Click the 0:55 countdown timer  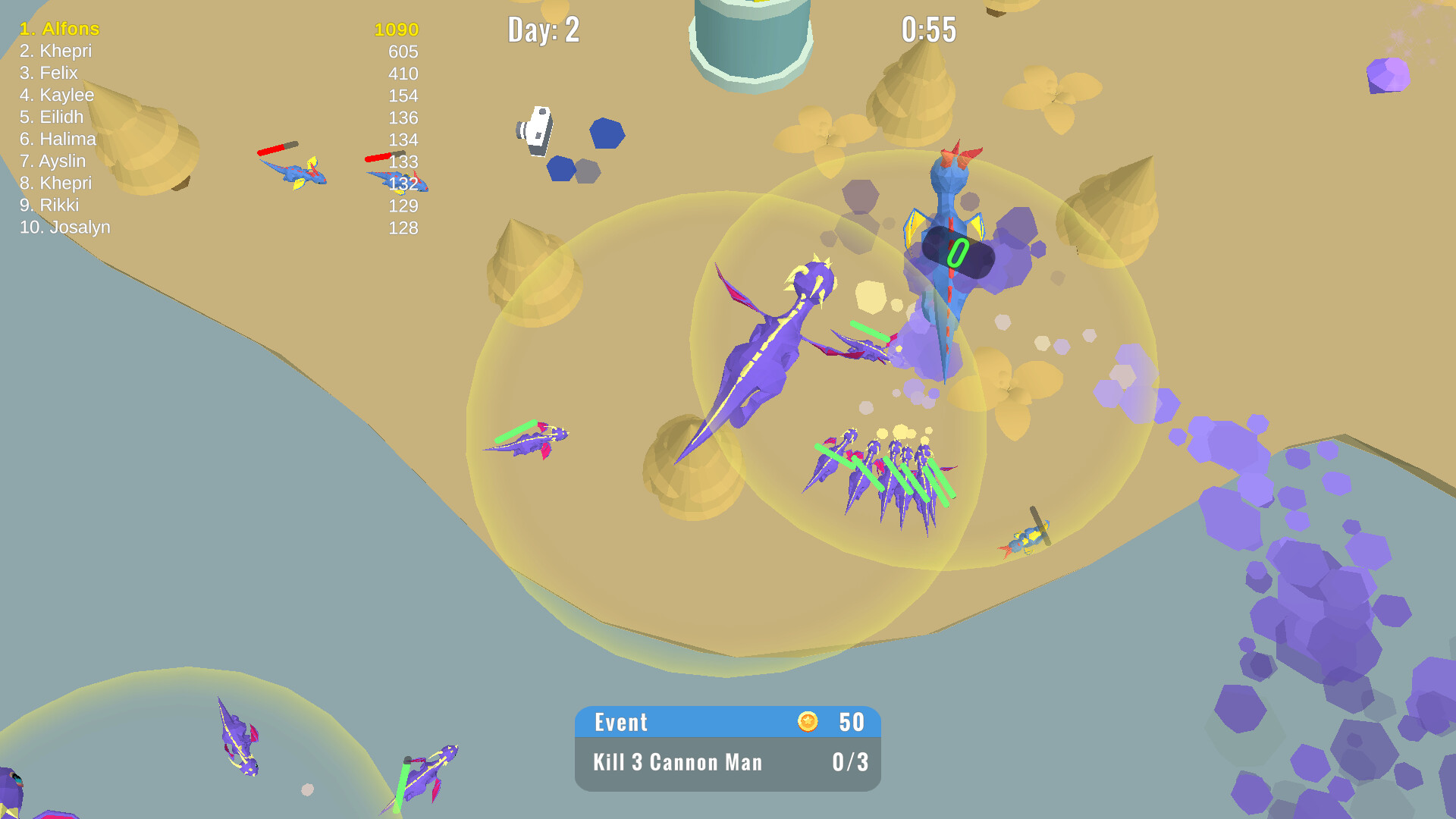tap(928, 30)
